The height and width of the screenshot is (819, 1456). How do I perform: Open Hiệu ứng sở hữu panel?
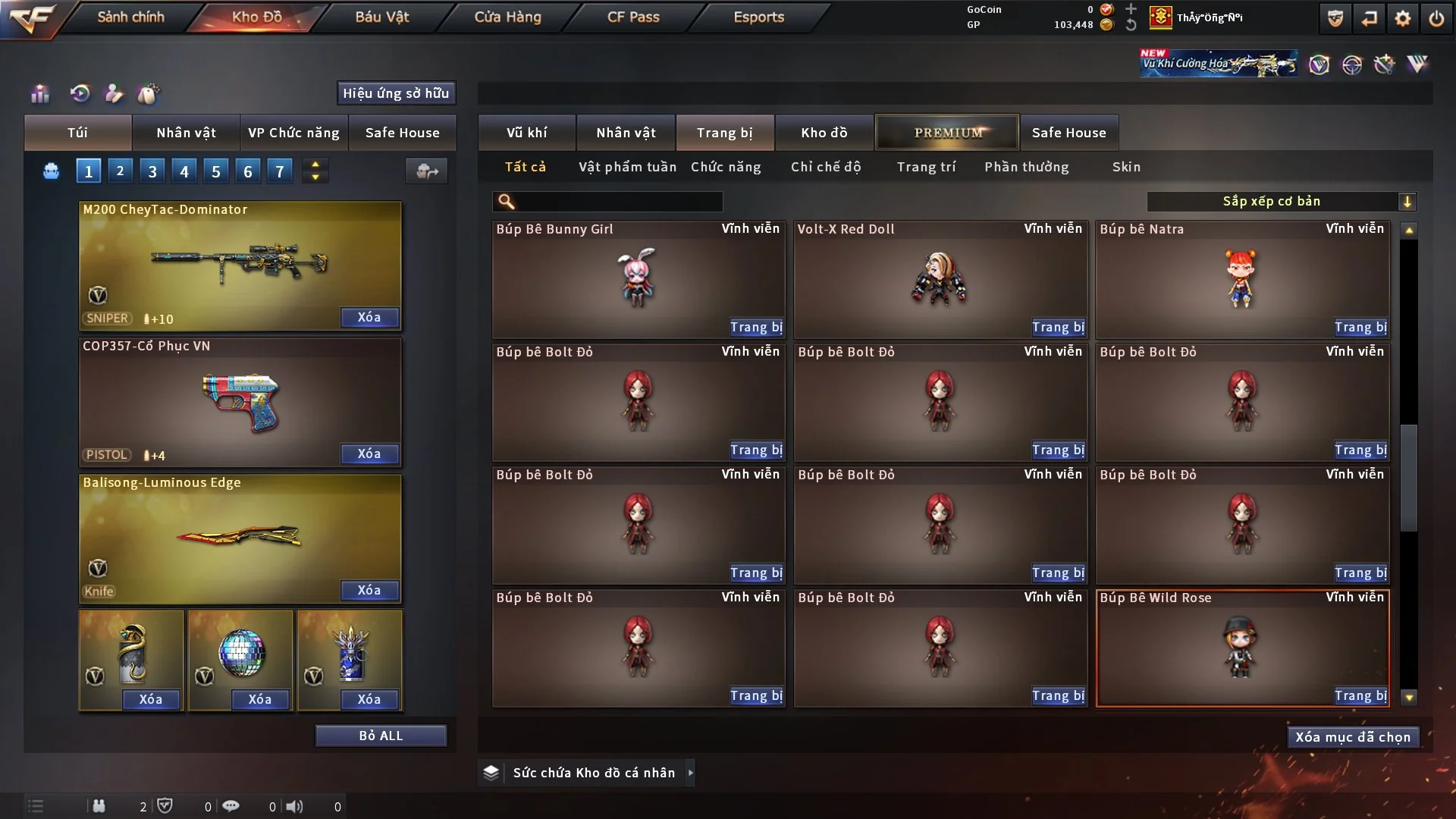tap(396, 93)
